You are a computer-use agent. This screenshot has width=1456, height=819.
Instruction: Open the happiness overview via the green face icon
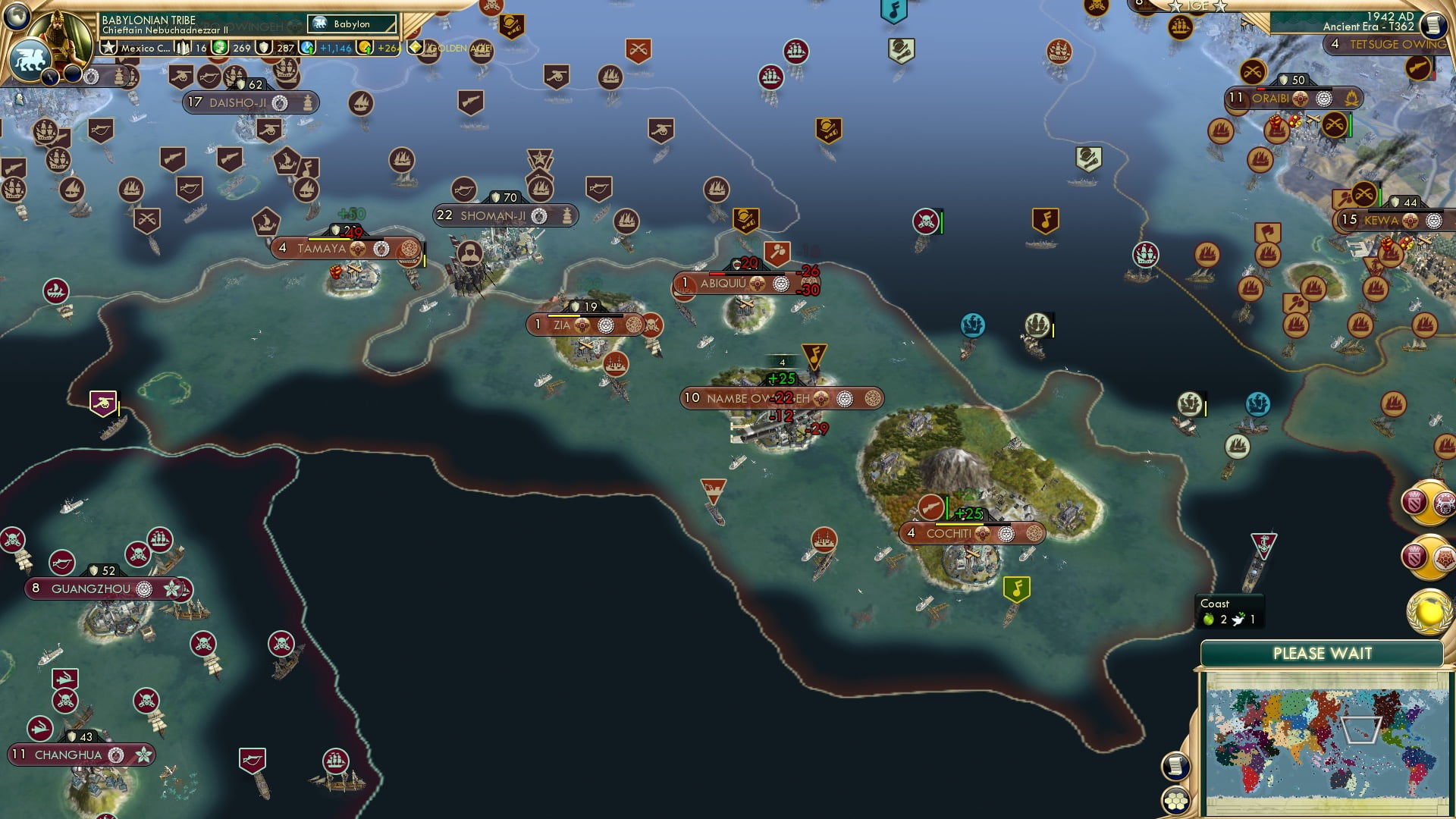(x=218, y=47)
